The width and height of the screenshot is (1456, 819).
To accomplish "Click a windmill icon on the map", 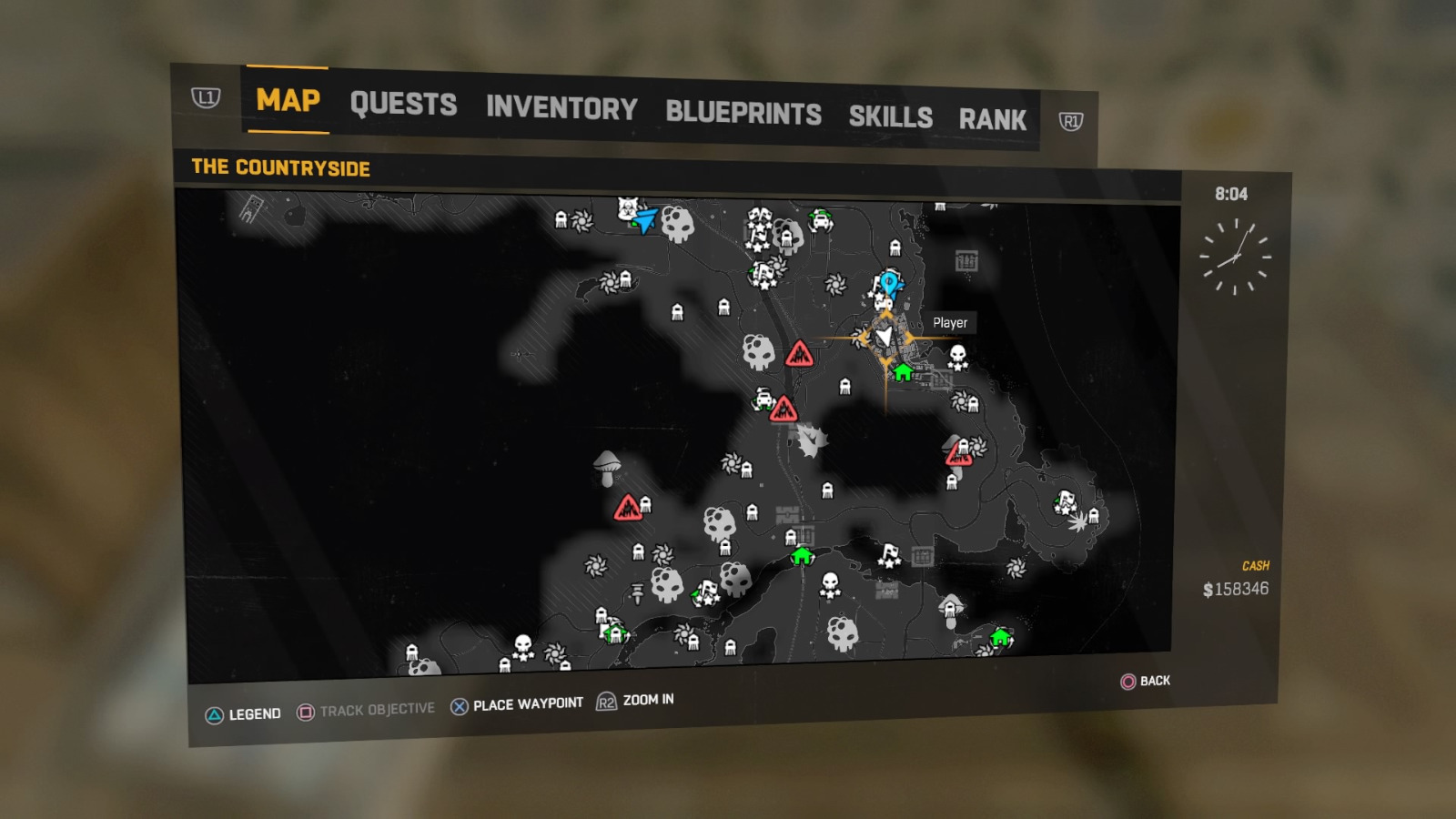I will [835, 283].
